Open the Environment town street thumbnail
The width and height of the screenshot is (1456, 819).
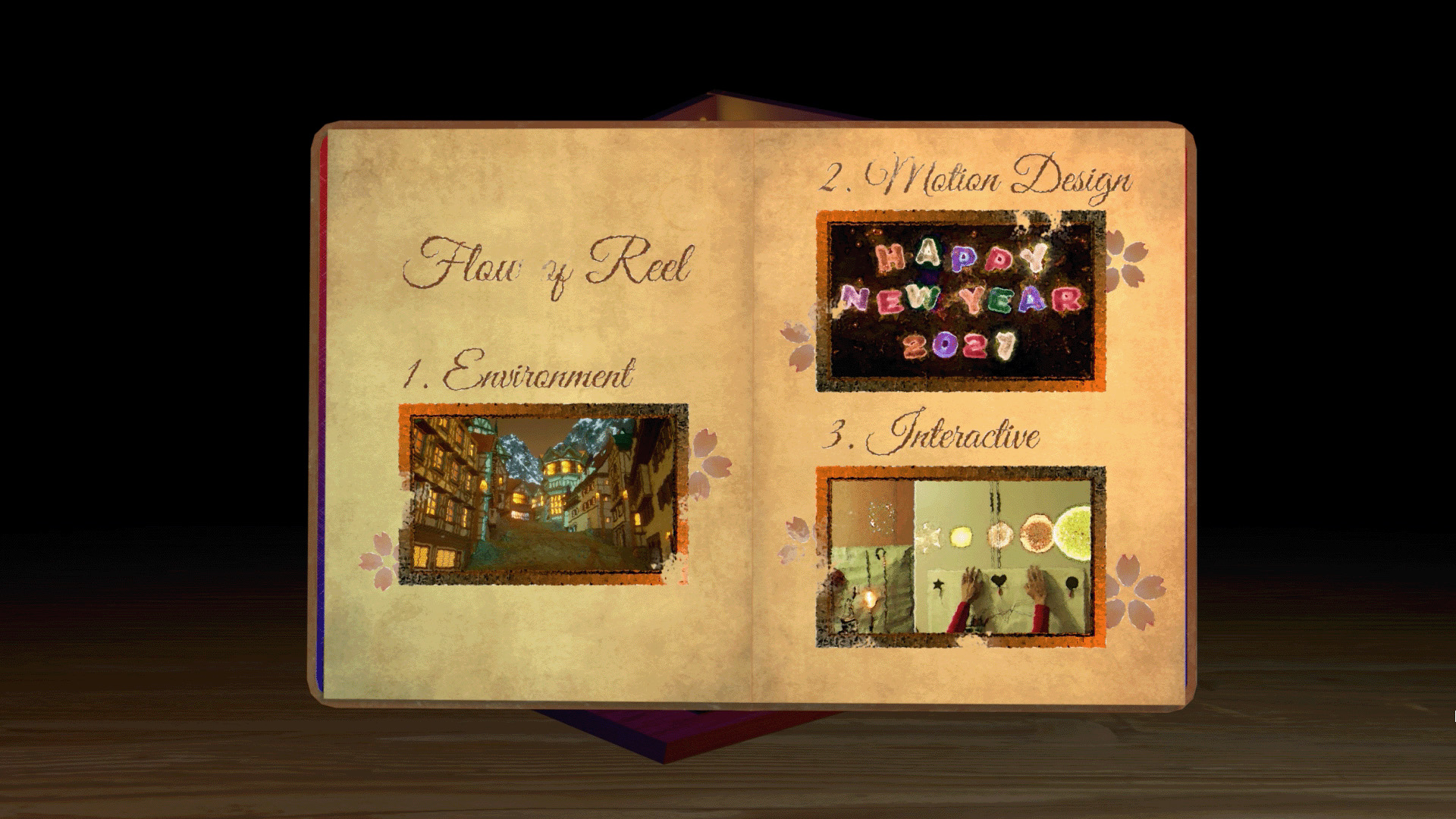click(x=543, y=494)
